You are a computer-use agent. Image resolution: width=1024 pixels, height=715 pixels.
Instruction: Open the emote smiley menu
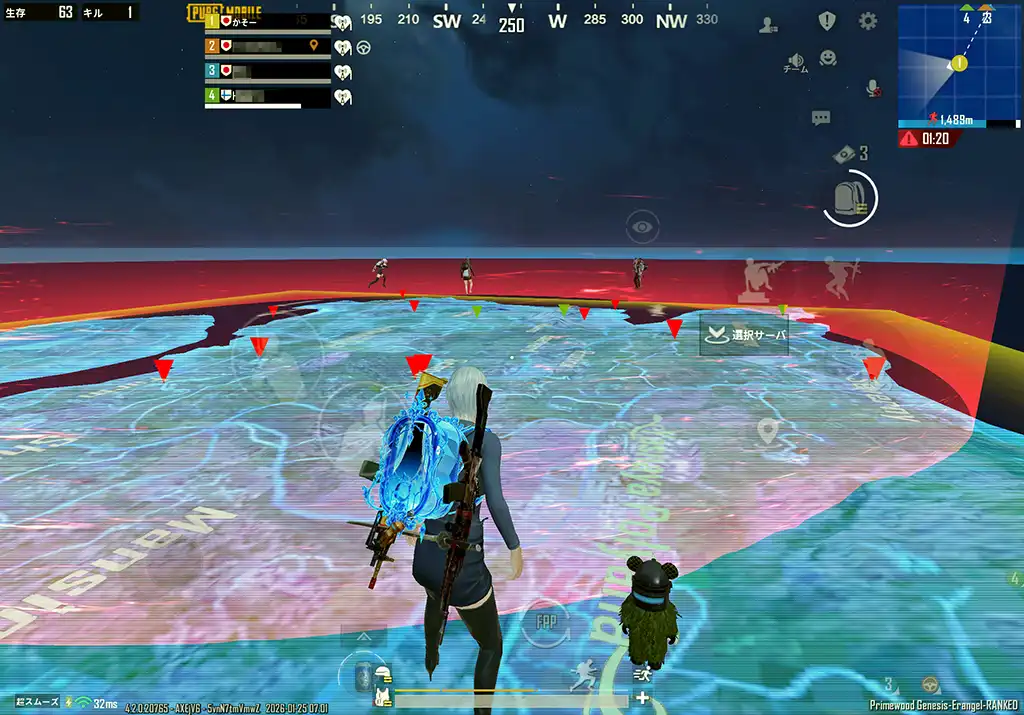coord(828,58)
